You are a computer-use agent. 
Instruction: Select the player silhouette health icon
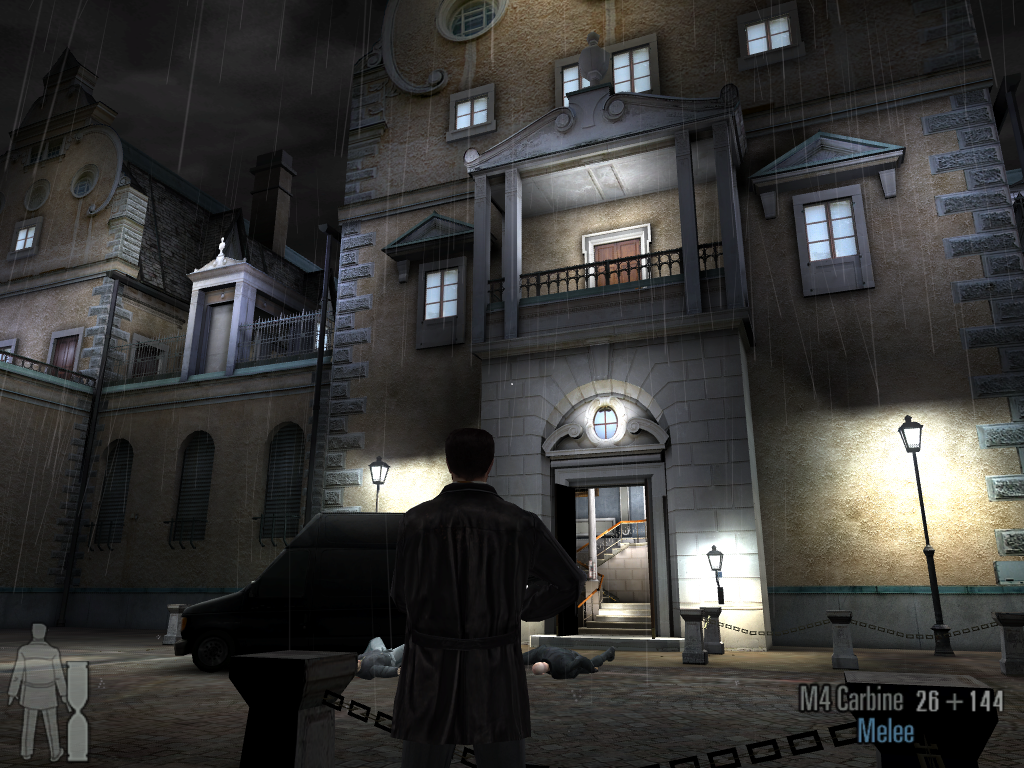coord(37,690)
